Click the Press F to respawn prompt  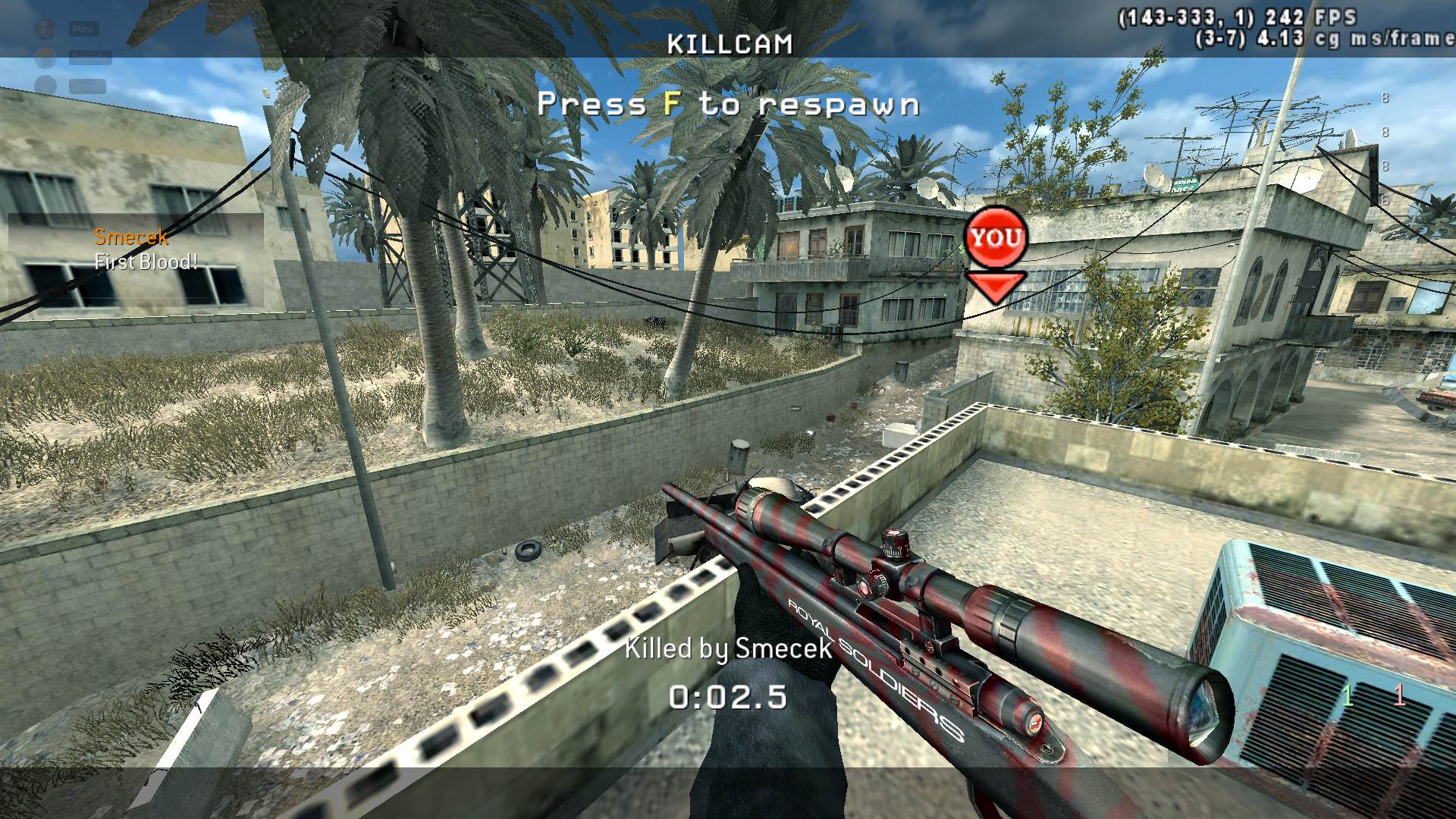728,105
